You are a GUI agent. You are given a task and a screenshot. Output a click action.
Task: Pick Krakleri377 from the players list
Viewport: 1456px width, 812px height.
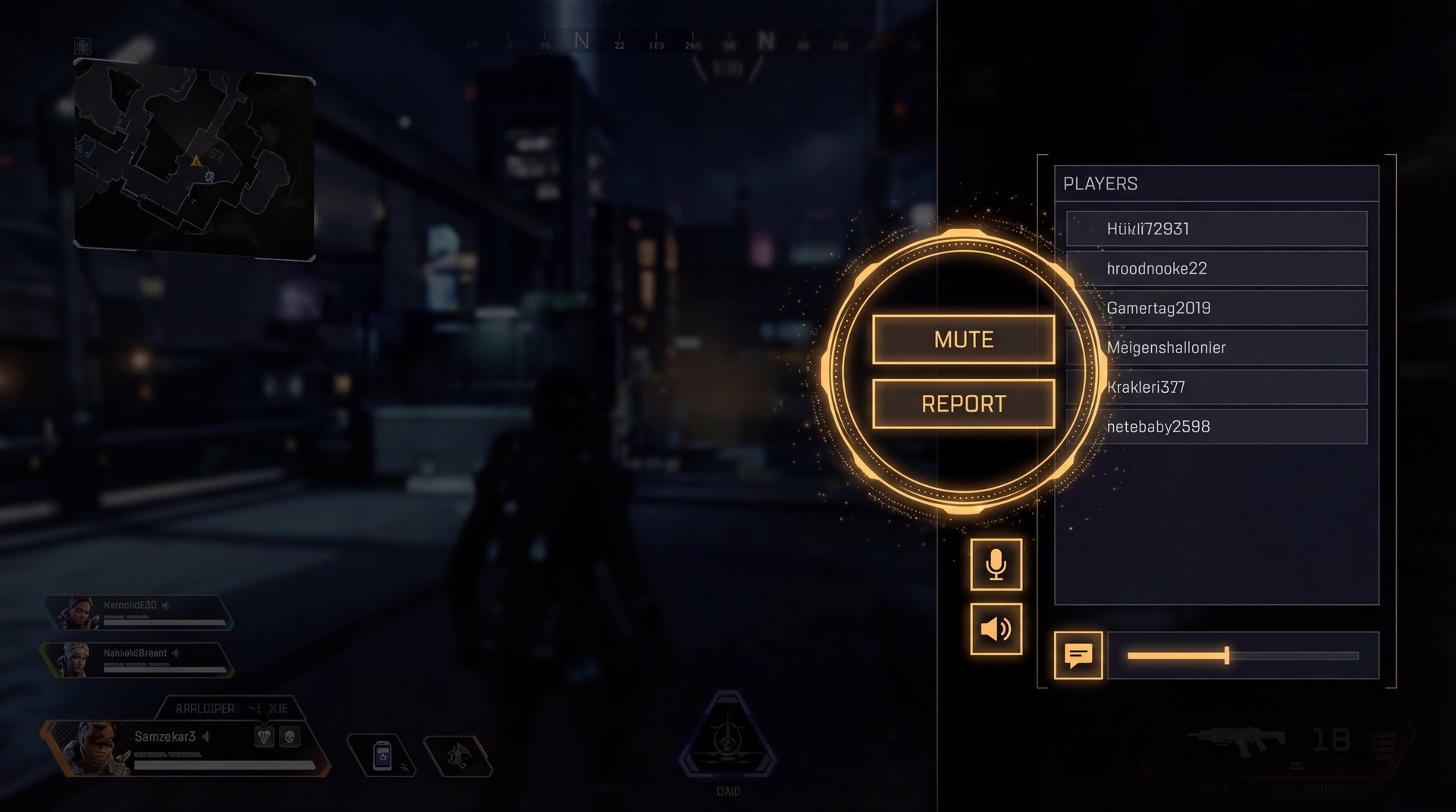pyautogui.click(x=1216, y=387)
